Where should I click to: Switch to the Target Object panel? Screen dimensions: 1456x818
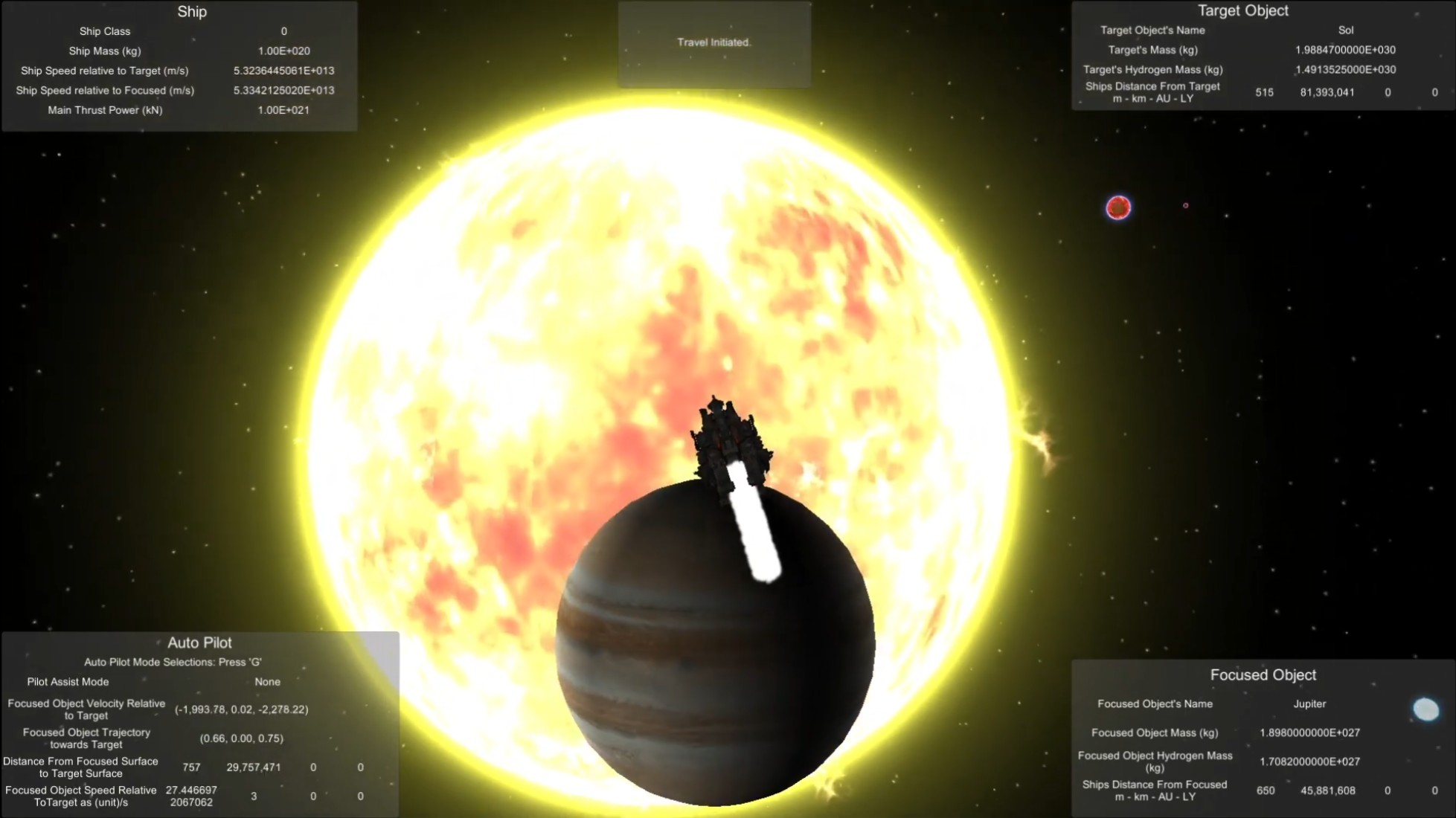pyautogui.click(x=1243, y=10)
